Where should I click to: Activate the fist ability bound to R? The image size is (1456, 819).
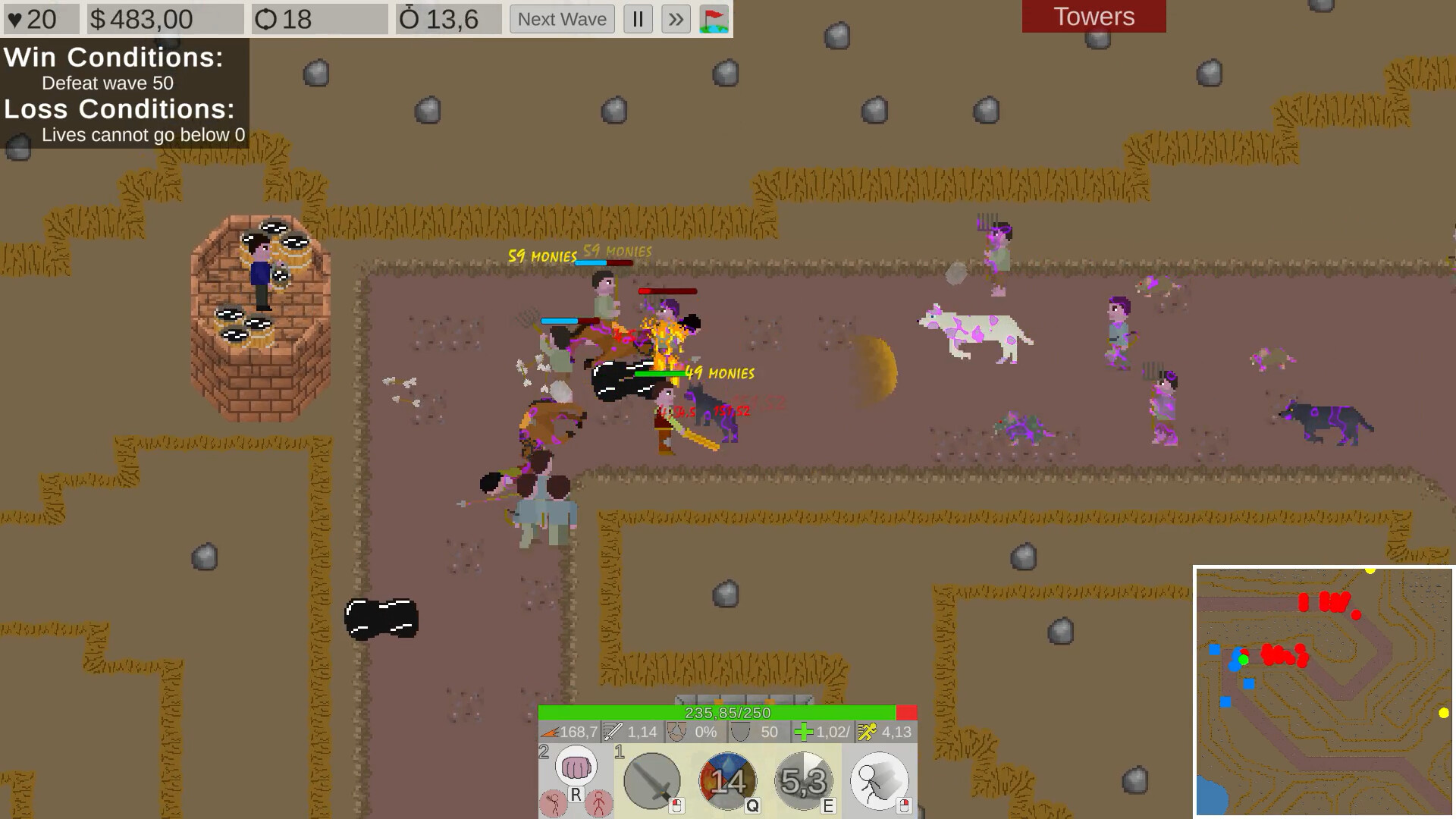click(x=578, y=767)
